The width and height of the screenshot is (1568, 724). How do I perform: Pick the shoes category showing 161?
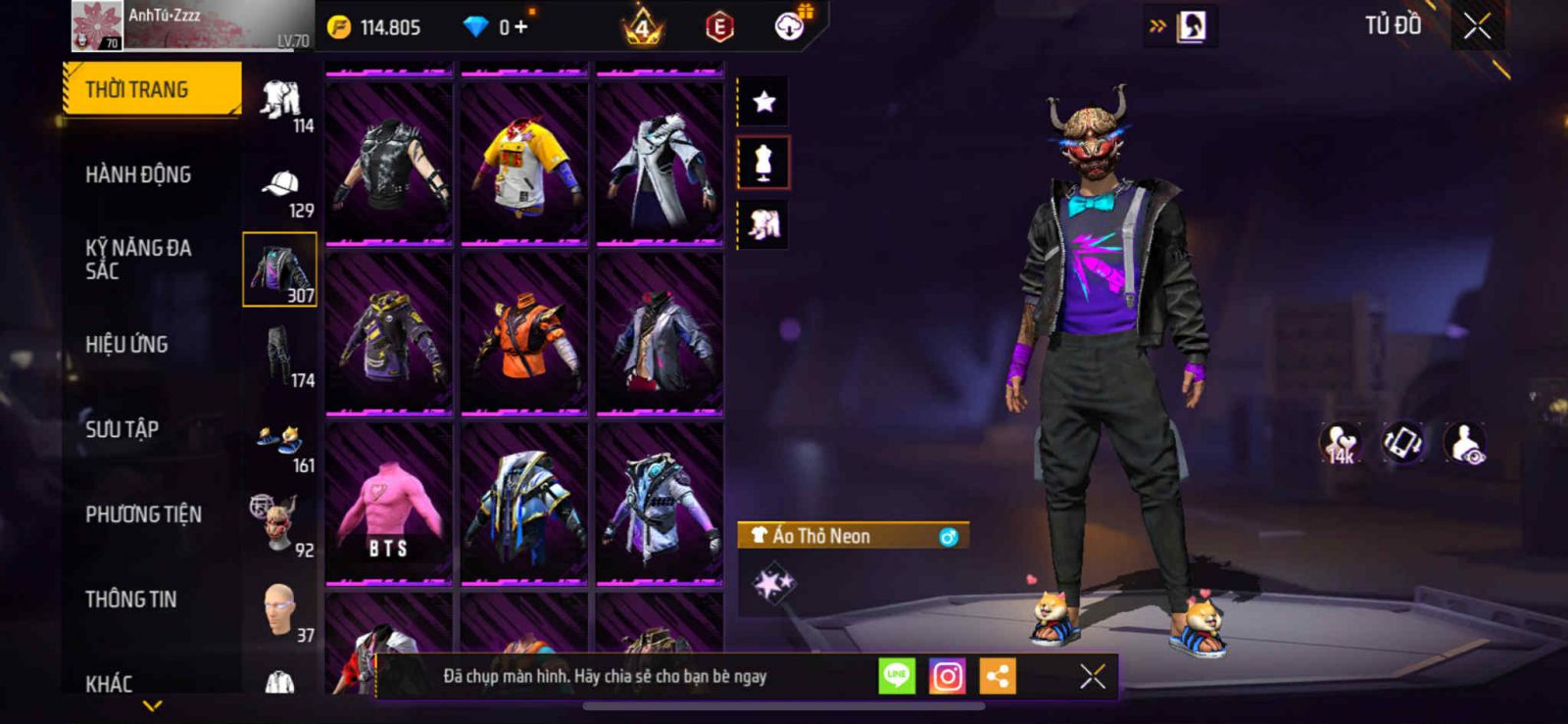(x=281, y=446)
